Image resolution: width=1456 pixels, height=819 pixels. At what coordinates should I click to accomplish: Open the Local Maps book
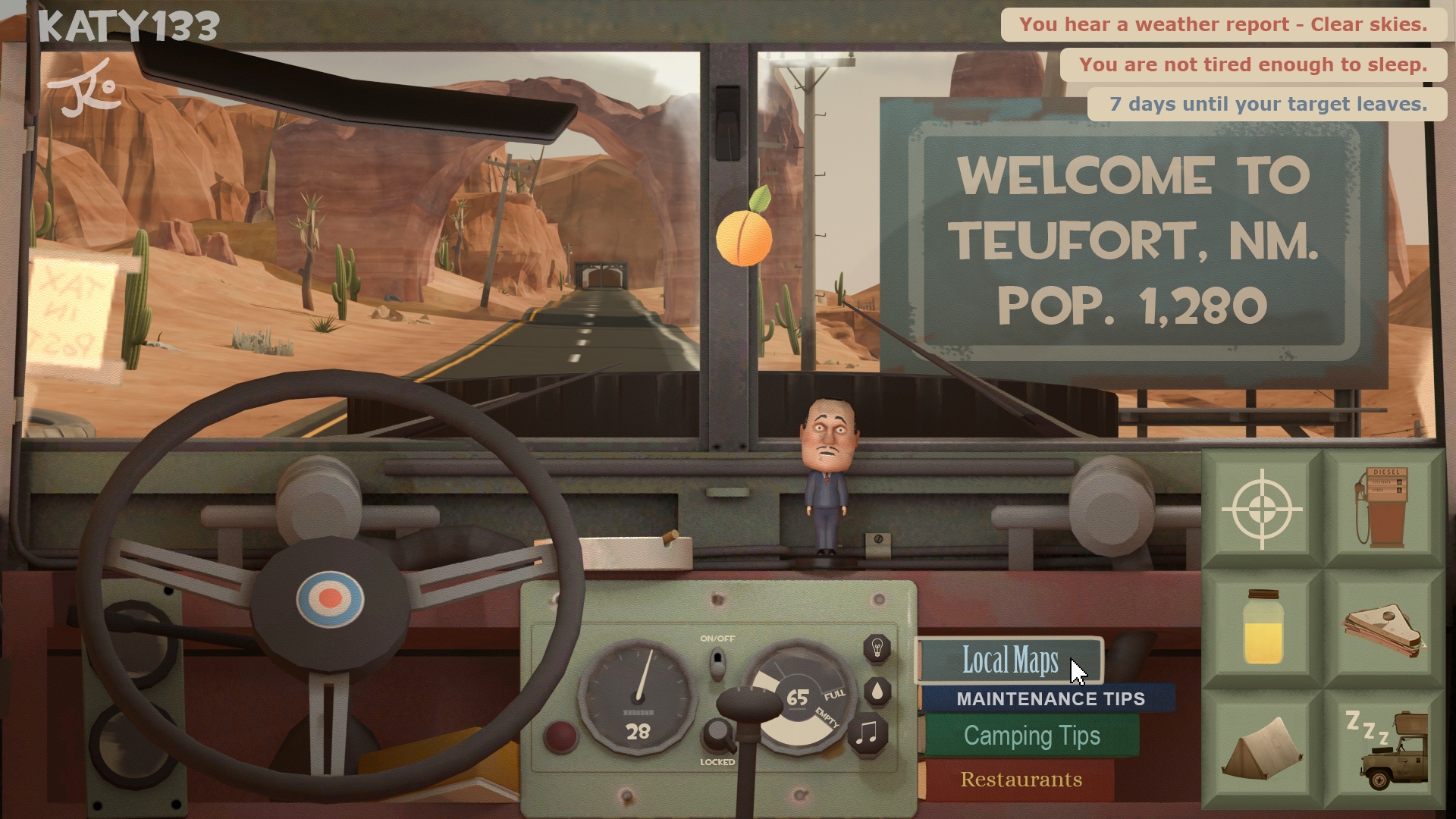point(1010,661)
